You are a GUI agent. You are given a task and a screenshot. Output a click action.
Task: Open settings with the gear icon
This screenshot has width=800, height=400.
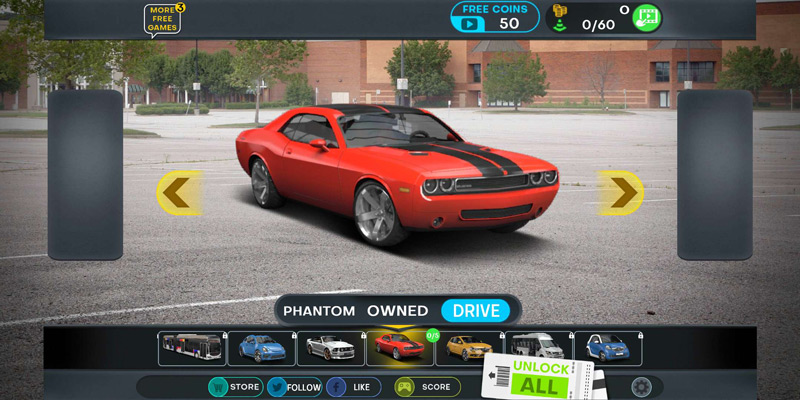(641, 387)
